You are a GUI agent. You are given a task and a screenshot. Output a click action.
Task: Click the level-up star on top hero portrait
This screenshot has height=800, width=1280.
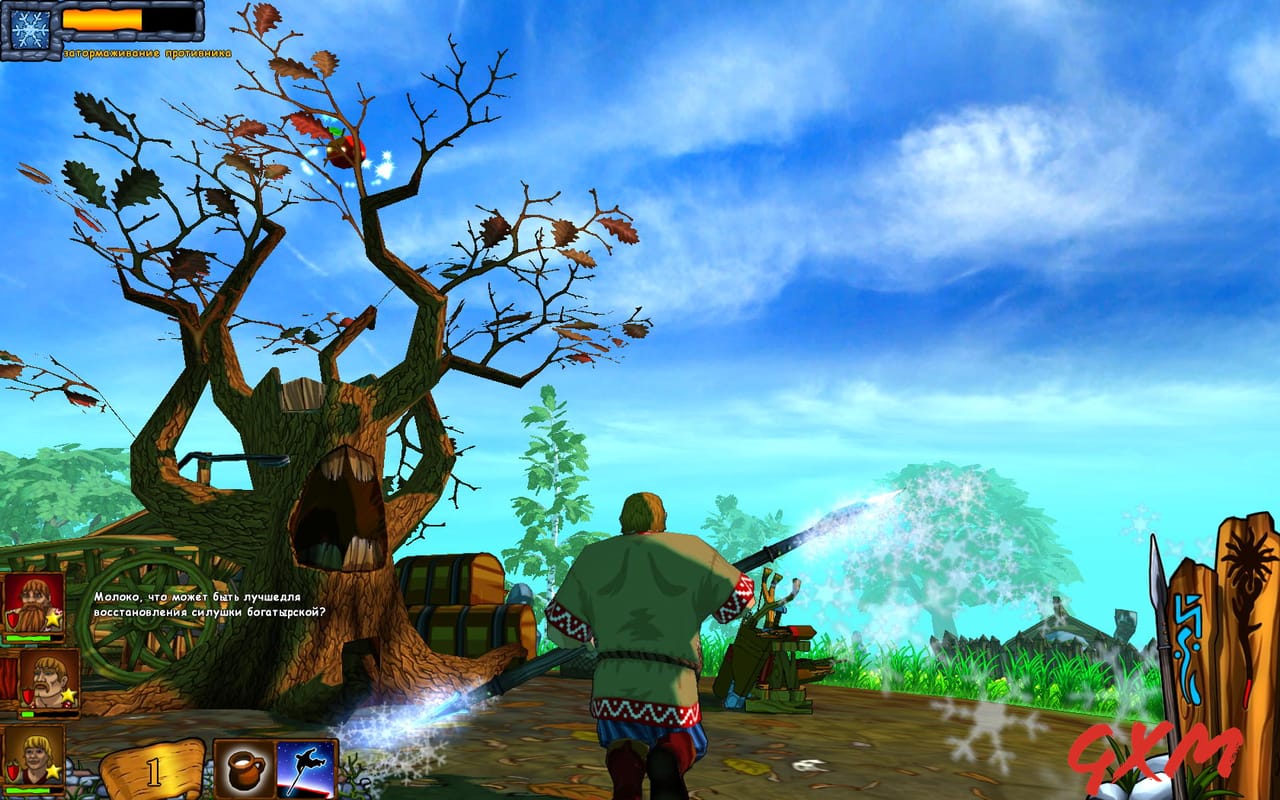pyautogui.click(x=52, y=619)
